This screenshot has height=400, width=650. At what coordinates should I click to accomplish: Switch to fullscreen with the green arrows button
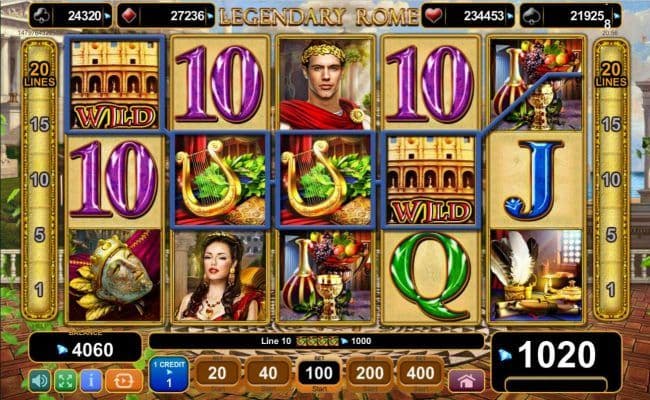64,380
